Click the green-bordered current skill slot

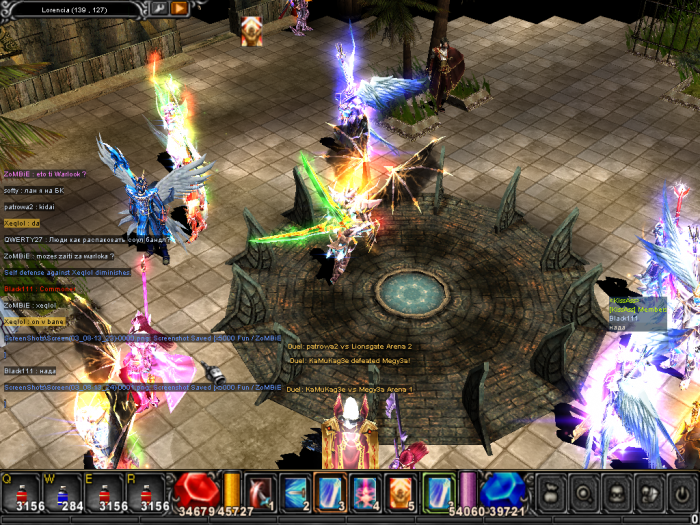point(438,492)
